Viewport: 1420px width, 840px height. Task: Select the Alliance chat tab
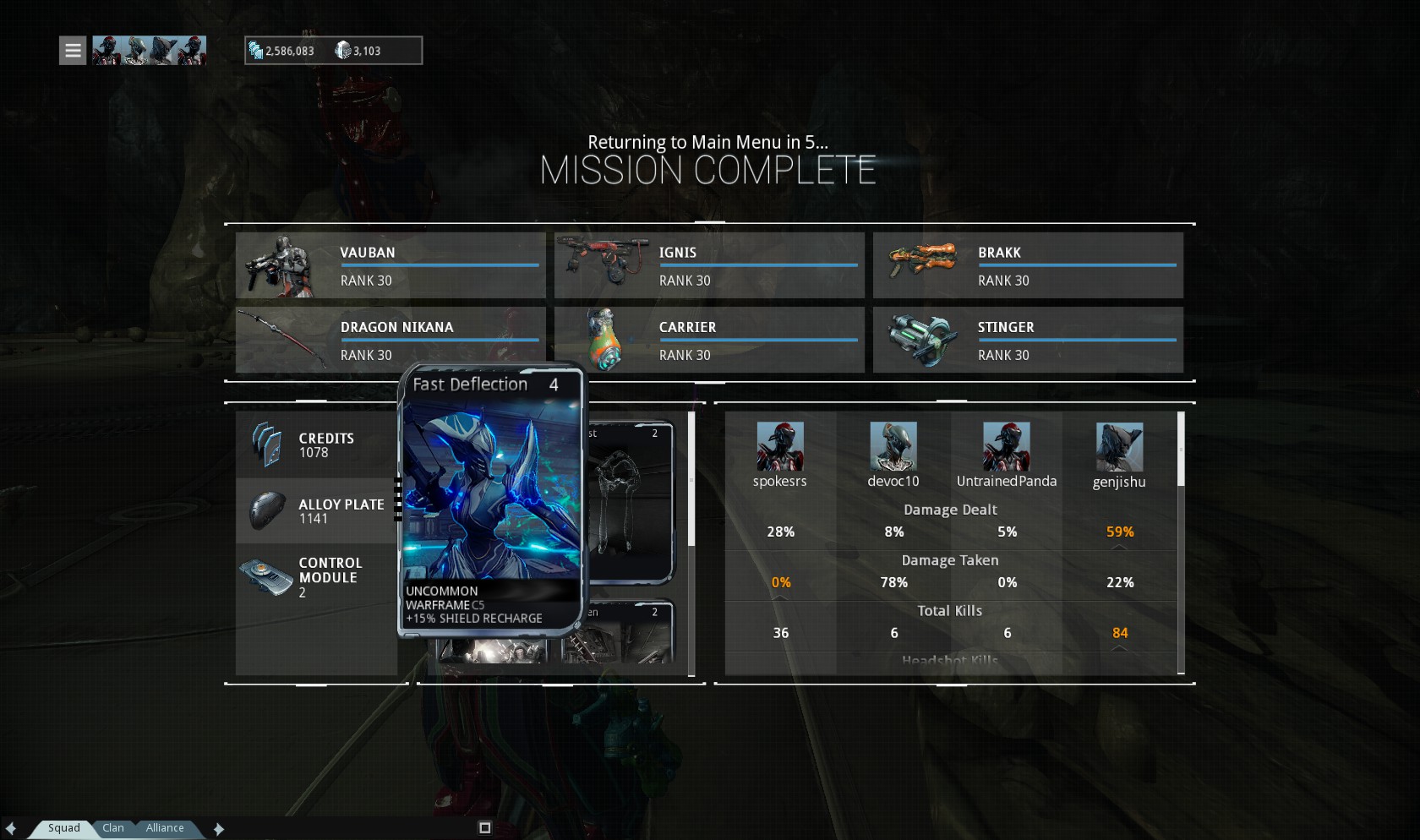click(x=165, y=828)
